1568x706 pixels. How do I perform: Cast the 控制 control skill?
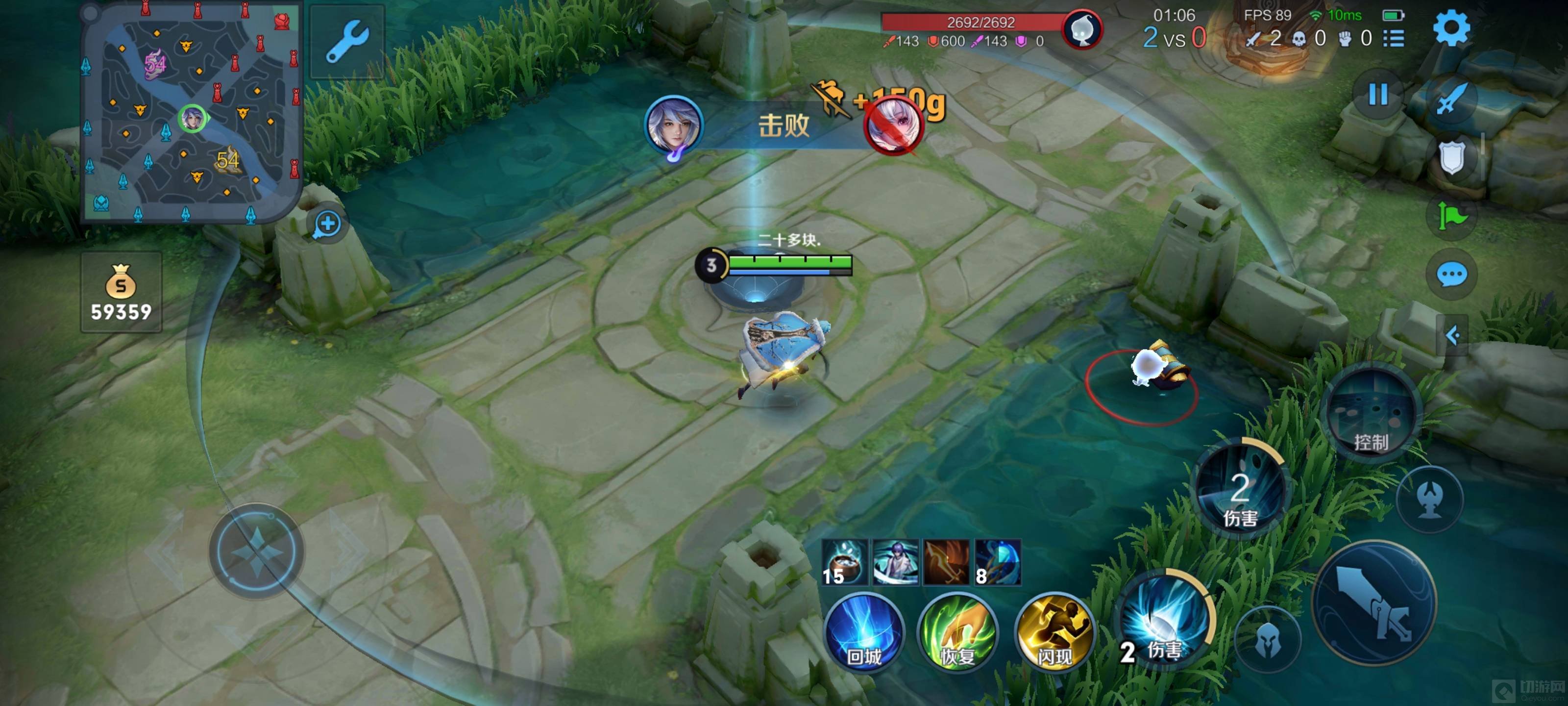pos(1371,414)
